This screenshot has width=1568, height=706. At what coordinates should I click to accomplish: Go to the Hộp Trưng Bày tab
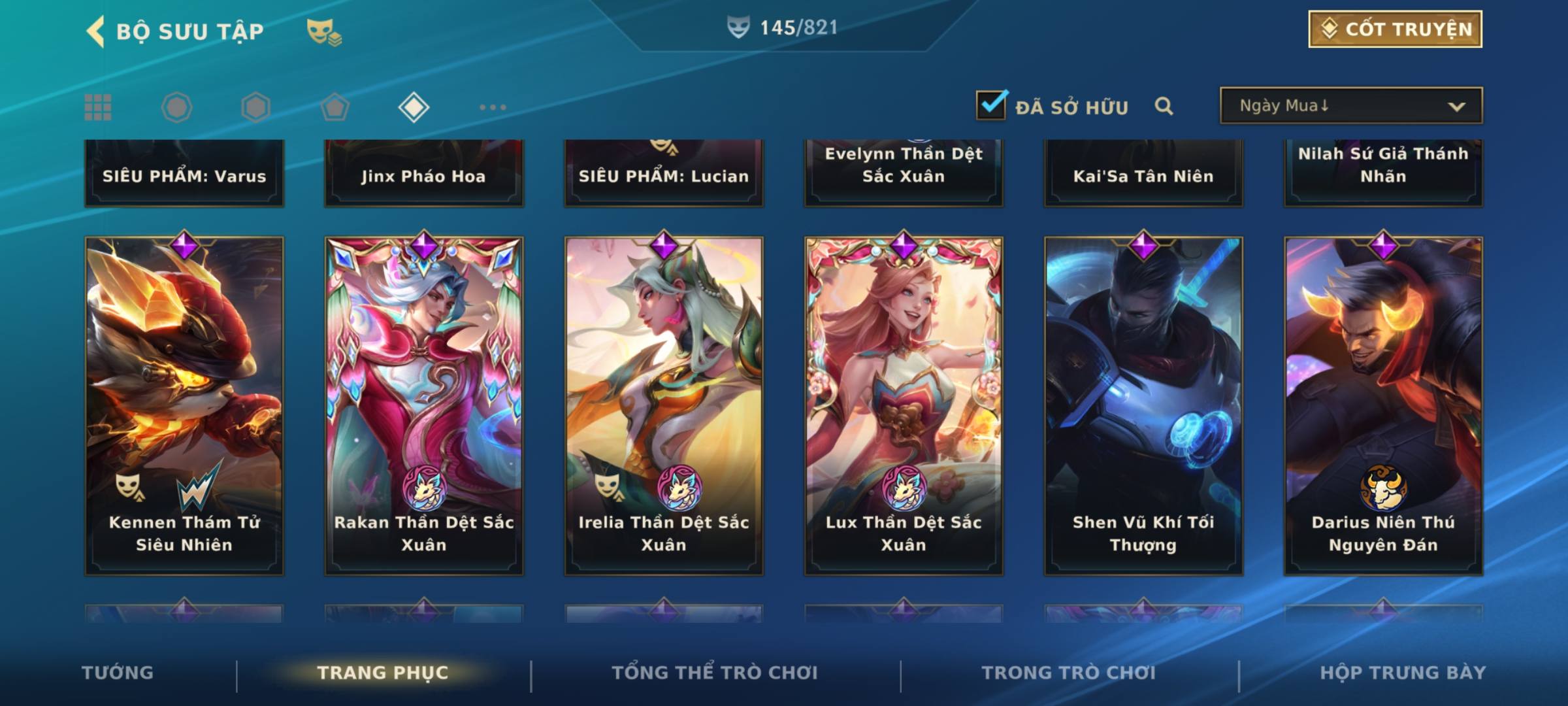[x=1403, y=673]
